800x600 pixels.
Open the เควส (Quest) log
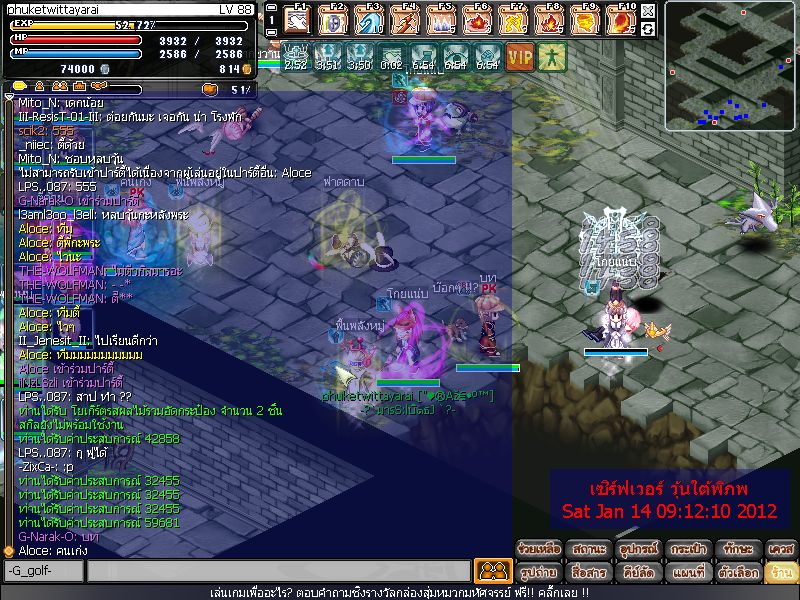(x=781, y=549)
